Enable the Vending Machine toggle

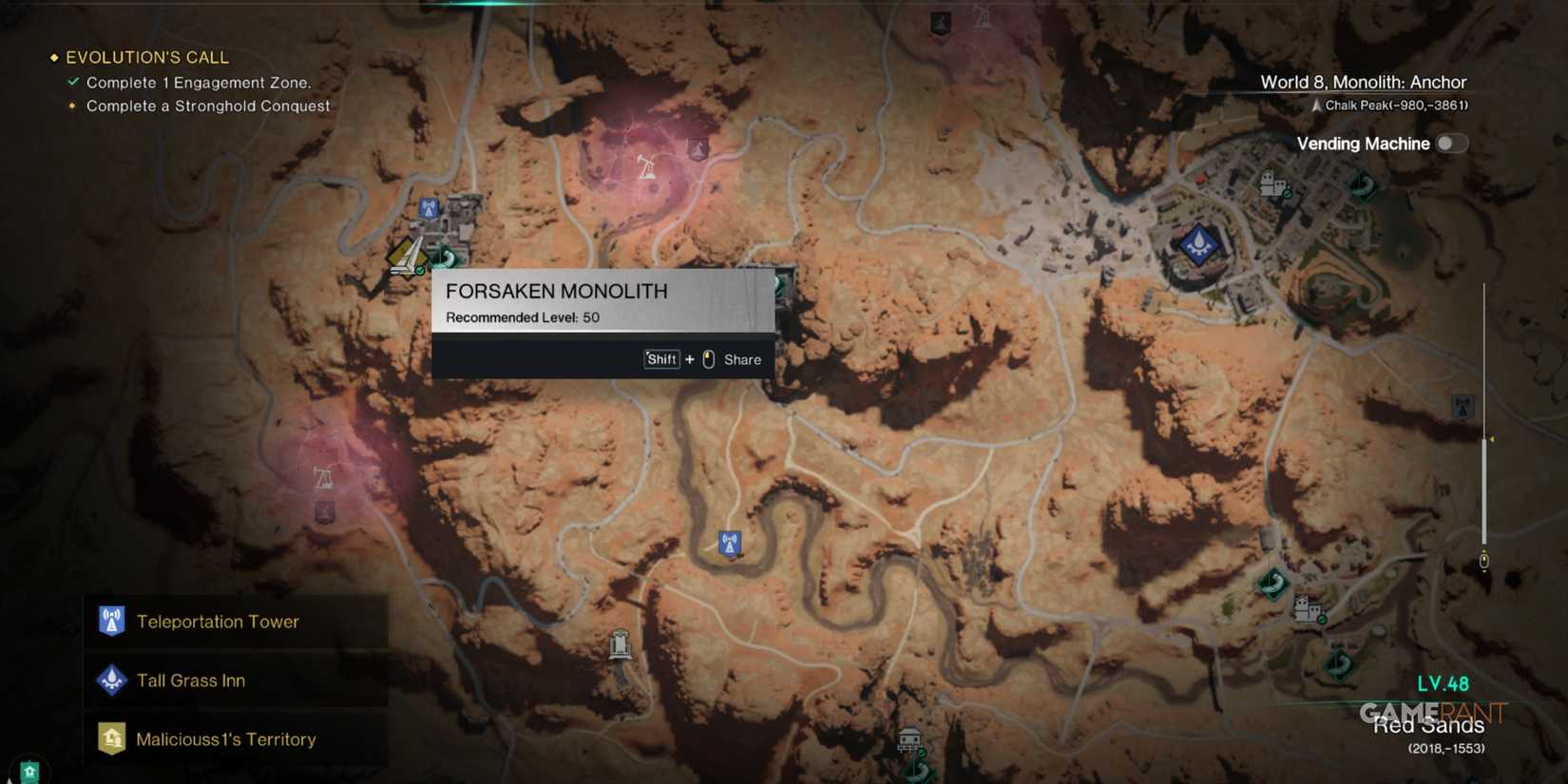tap(1451, 143)
